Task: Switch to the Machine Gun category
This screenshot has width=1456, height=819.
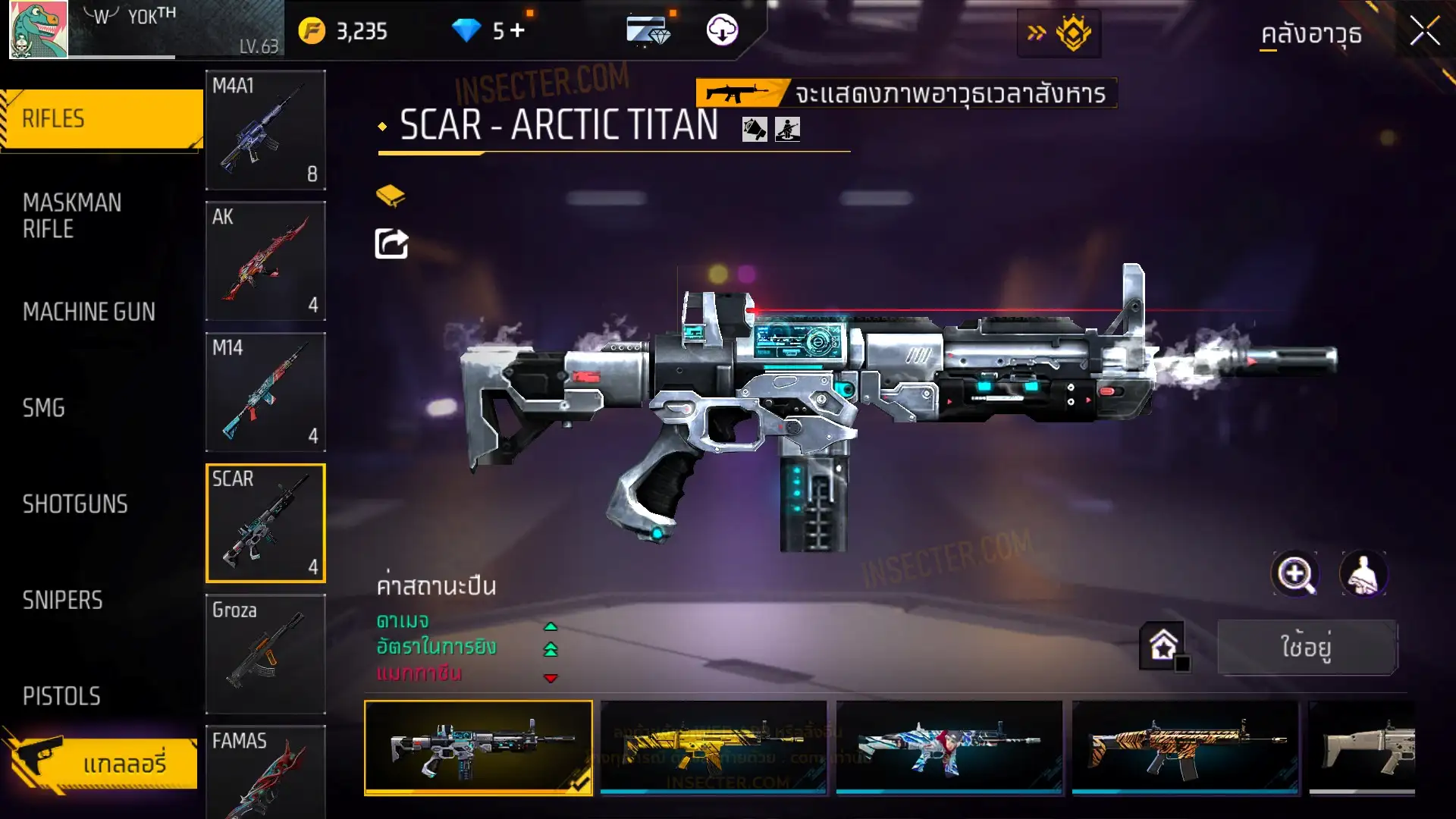Action: (x=89, y=312)
